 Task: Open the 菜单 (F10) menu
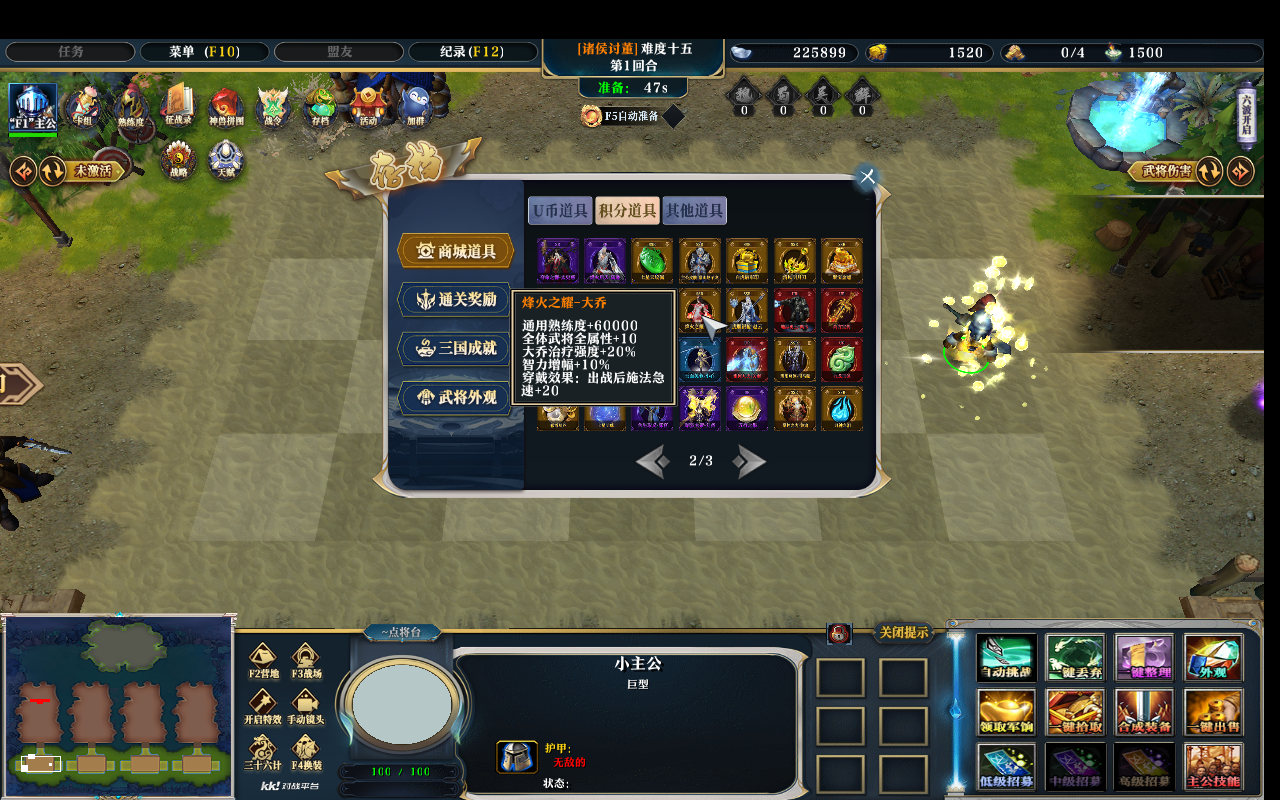(x=205, y=52)
